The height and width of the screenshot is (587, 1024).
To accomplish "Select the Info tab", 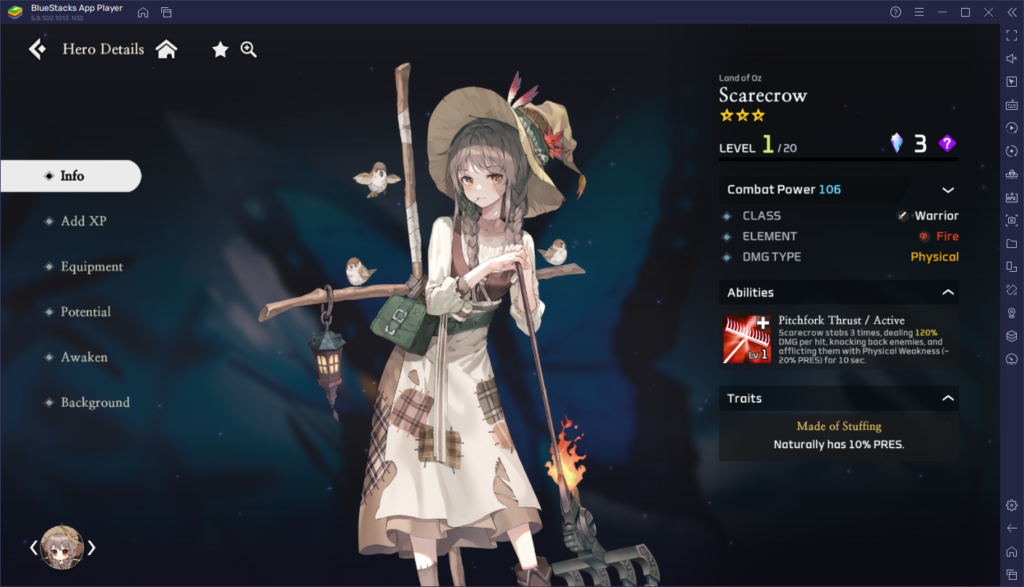I will coord(71,176).
